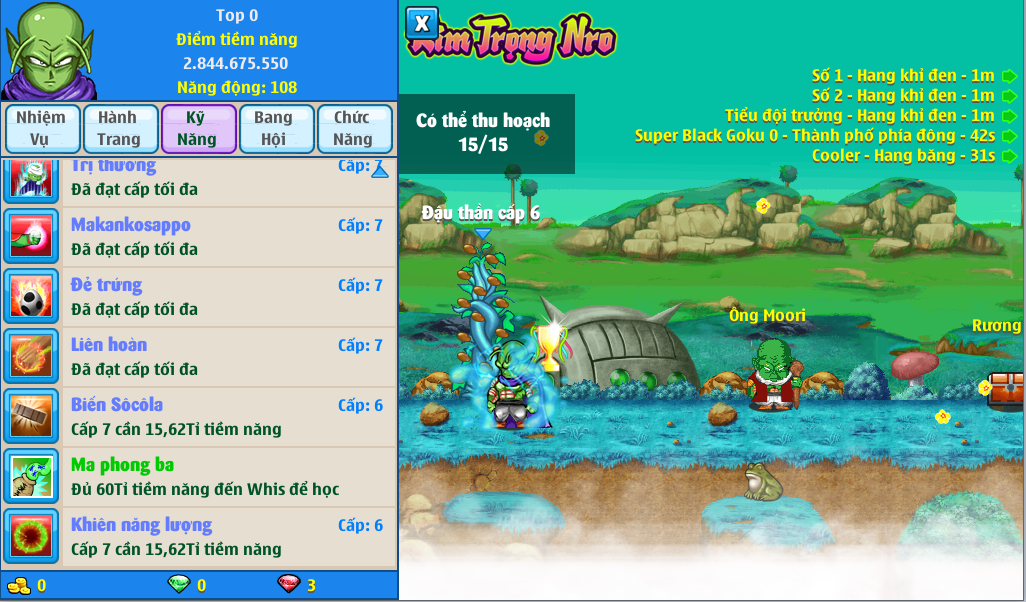The image size is (1026, 602).
Task: Open the Nhiệm Vụ tab
Action: pyautogui.click(x=41, y=129)
